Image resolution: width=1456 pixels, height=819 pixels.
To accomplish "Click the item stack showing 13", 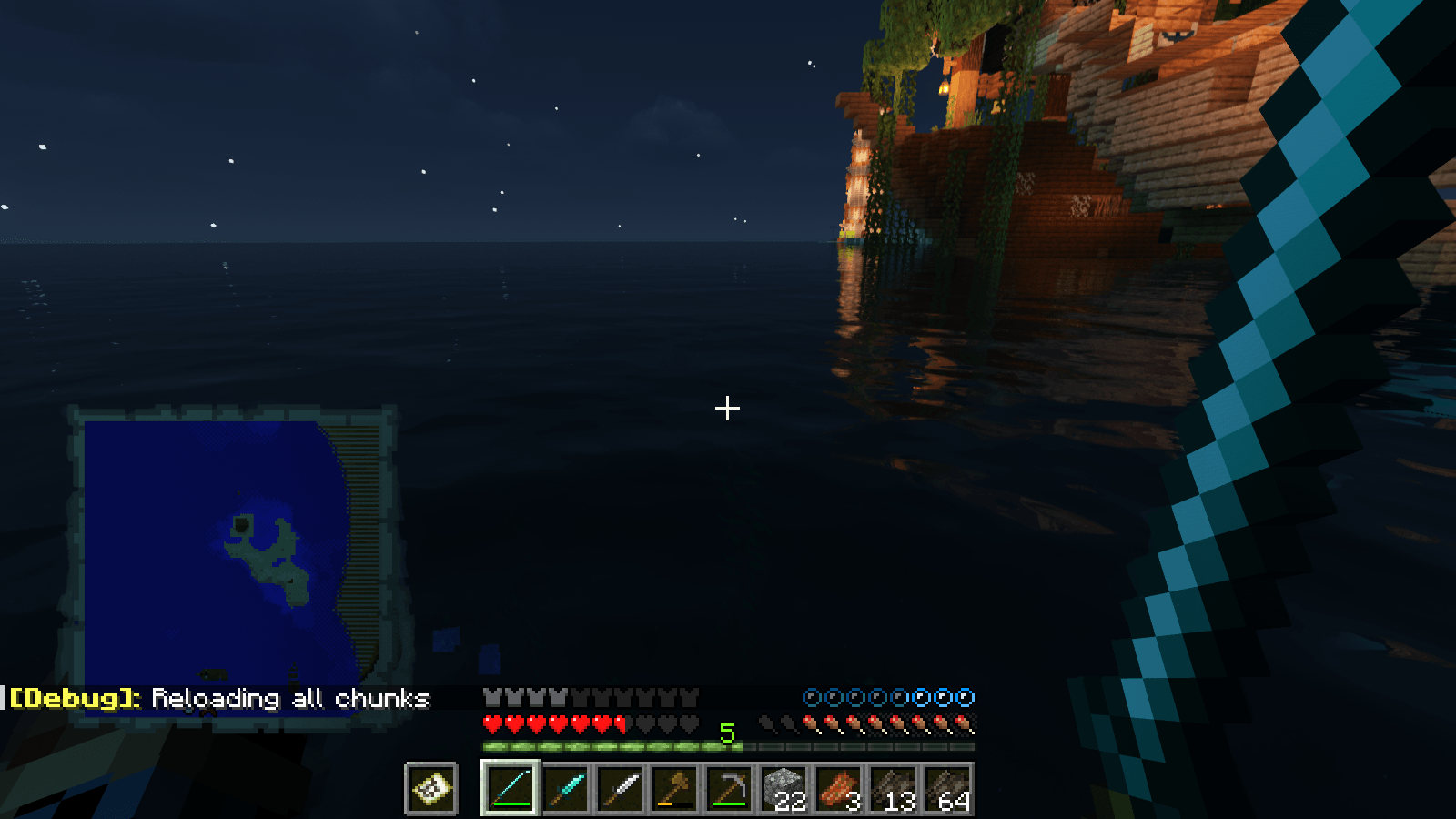I will tap(894, 791).
